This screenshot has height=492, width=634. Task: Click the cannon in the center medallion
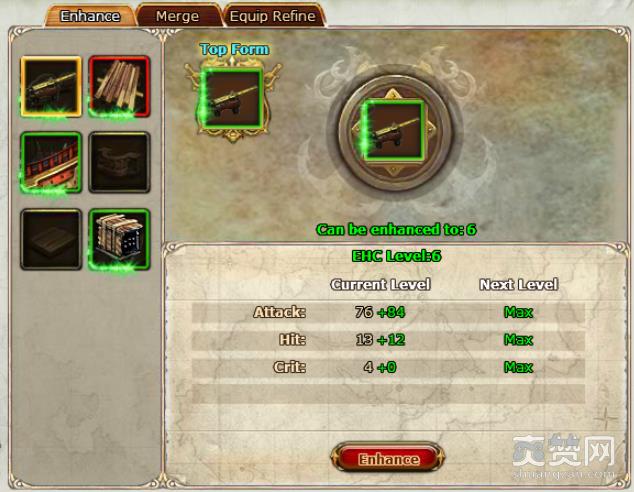pyautogui.click(x=392, y=129)
